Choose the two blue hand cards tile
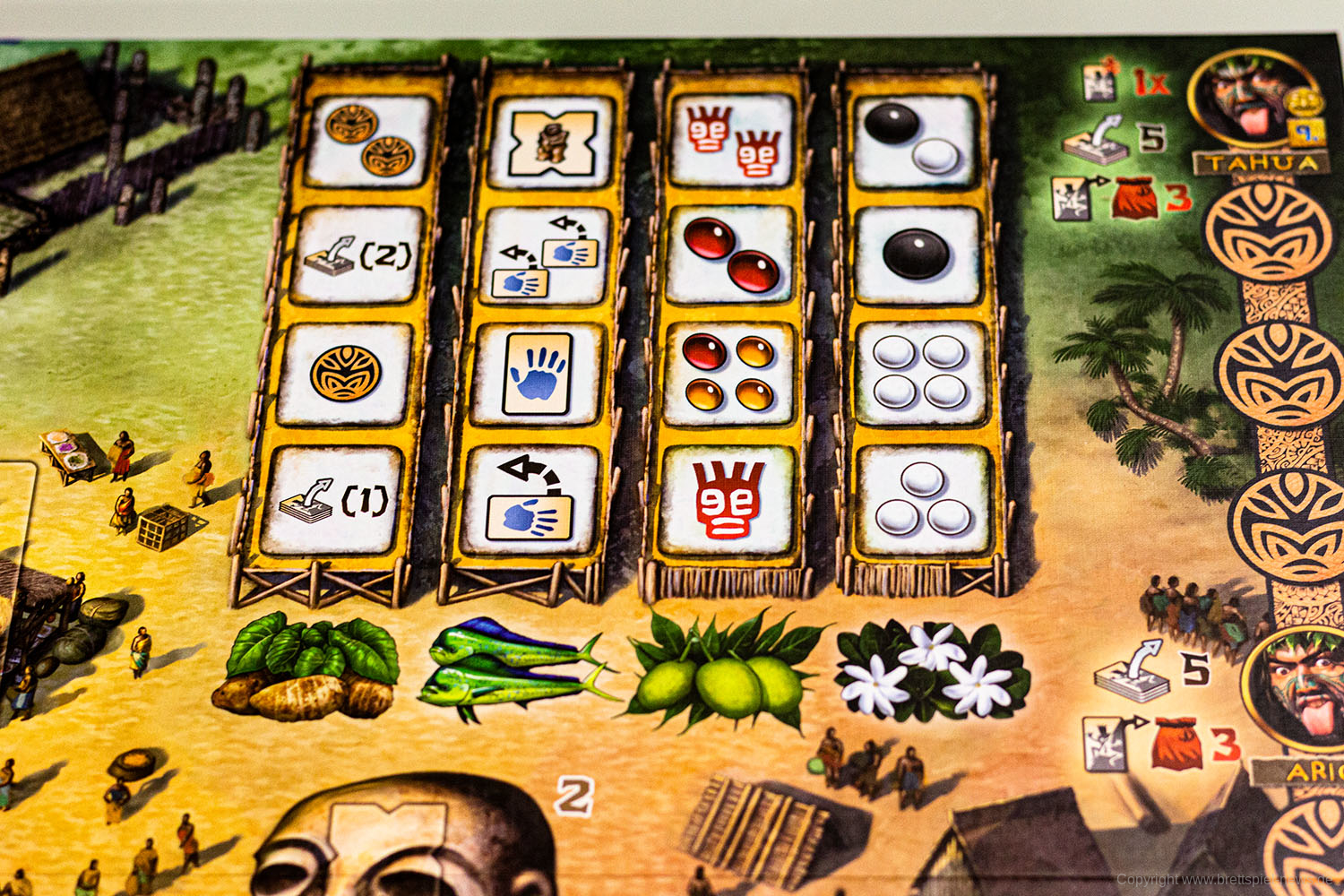Screen dimensions: 1344x896 coord(546,255)
